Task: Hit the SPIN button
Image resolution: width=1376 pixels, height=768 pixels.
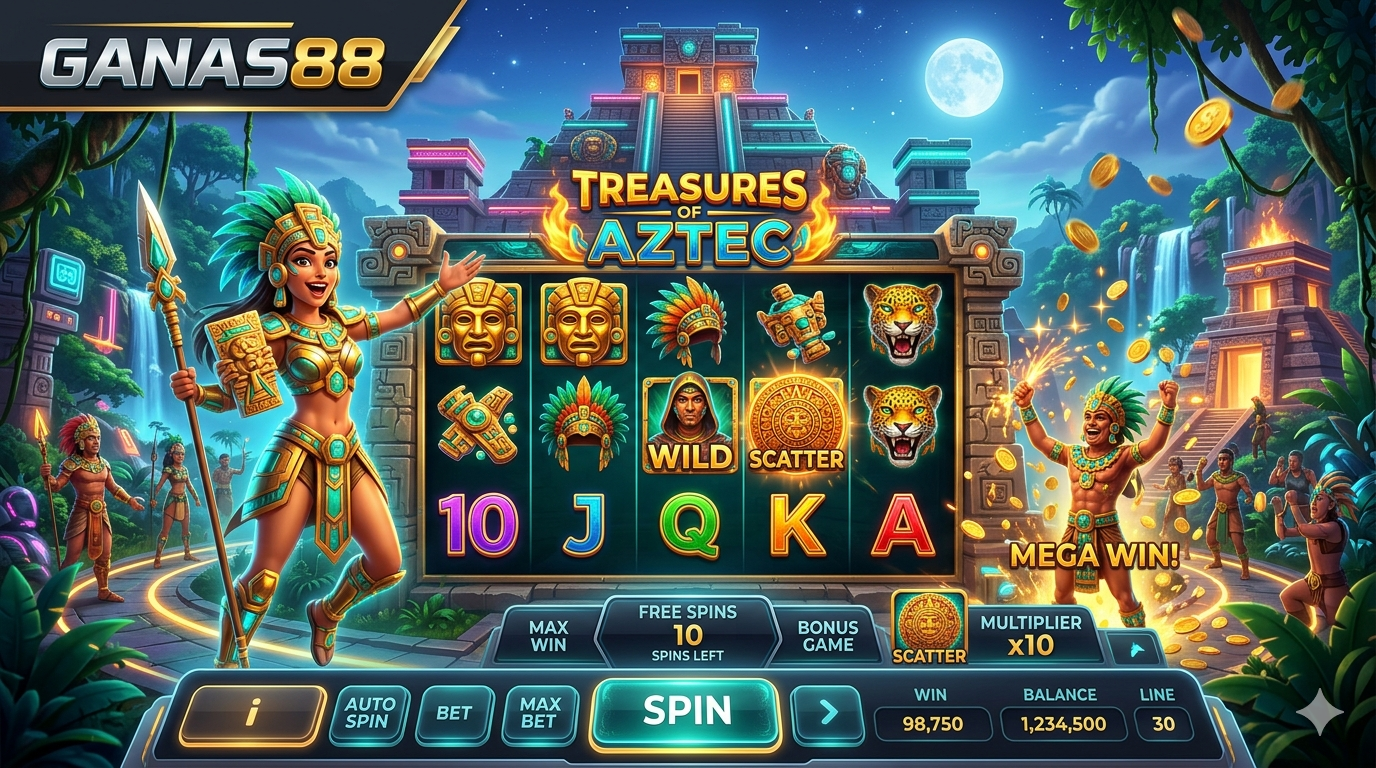Action: (686, 711)
